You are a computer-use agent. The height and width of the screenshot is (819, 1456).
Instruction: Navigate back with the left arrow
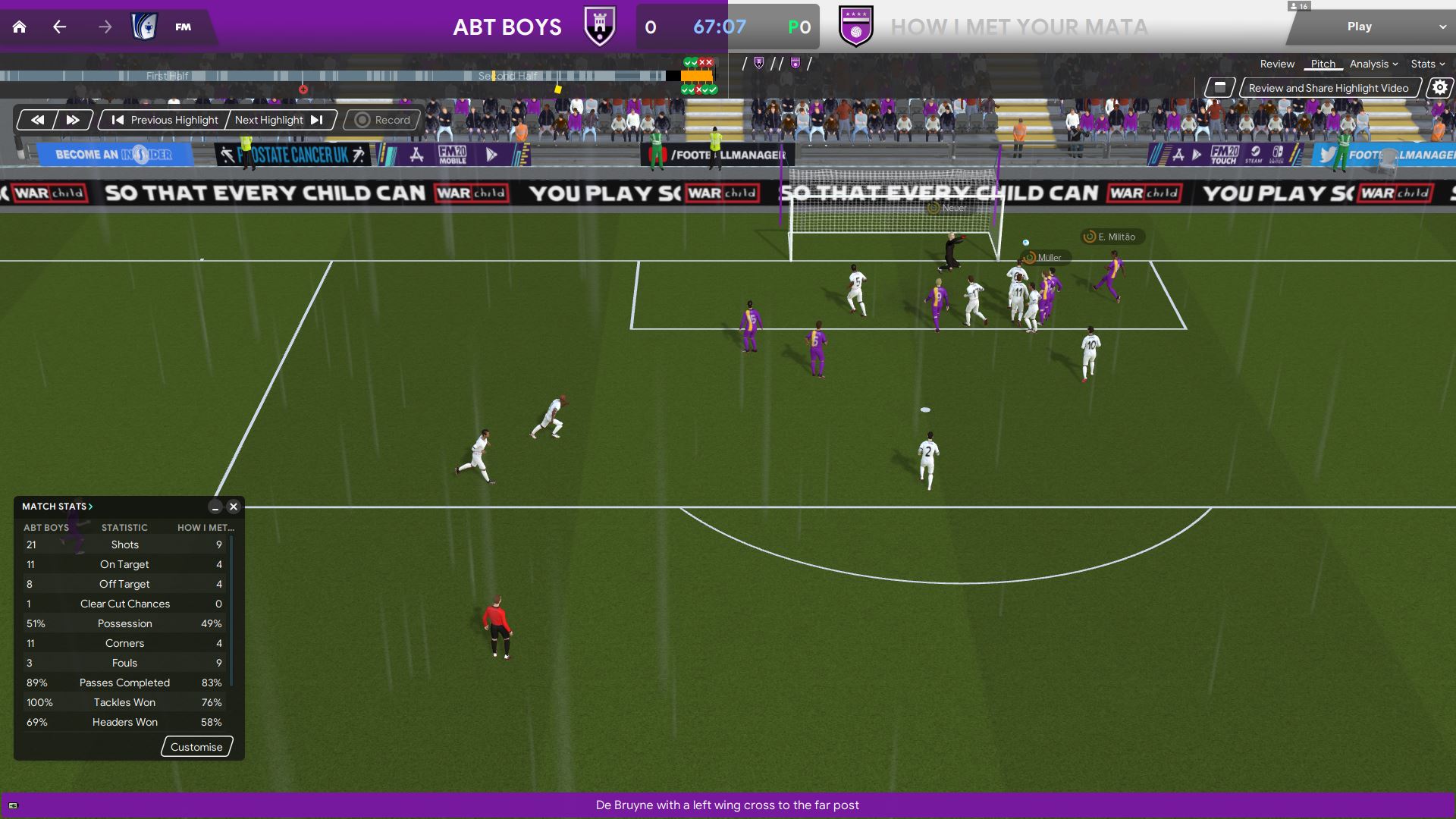[60, 27]
